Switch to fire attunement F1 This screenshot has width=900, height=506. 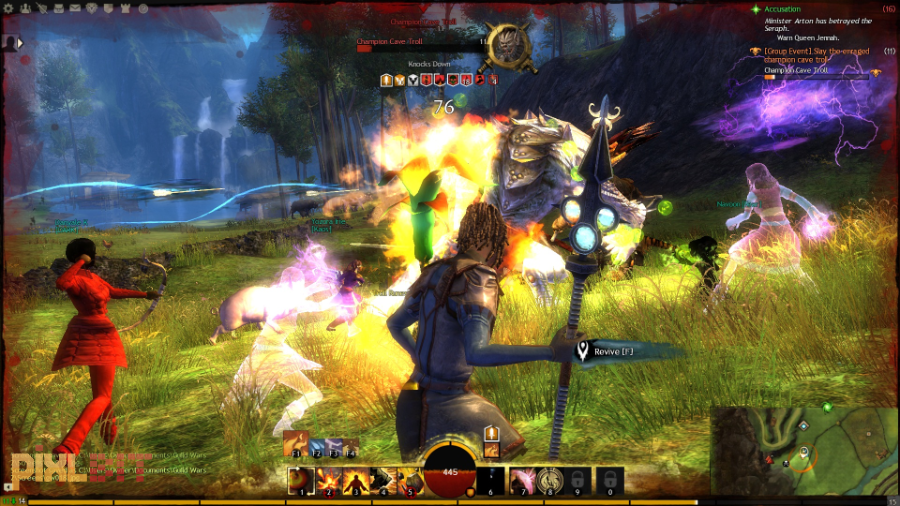pos(295,445)
